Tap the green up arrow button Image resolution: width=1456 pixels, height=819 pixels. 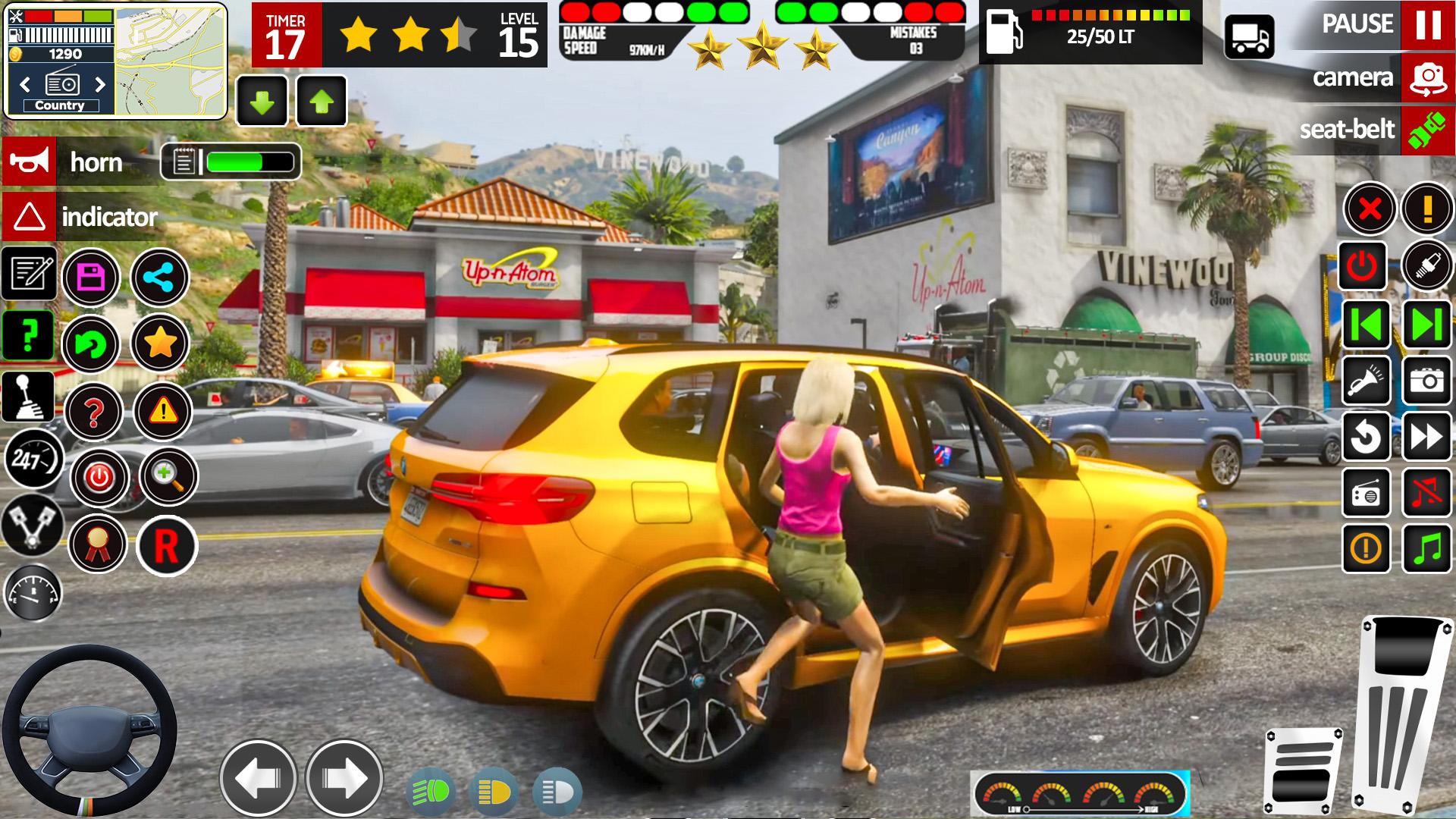tap(322, 102)
